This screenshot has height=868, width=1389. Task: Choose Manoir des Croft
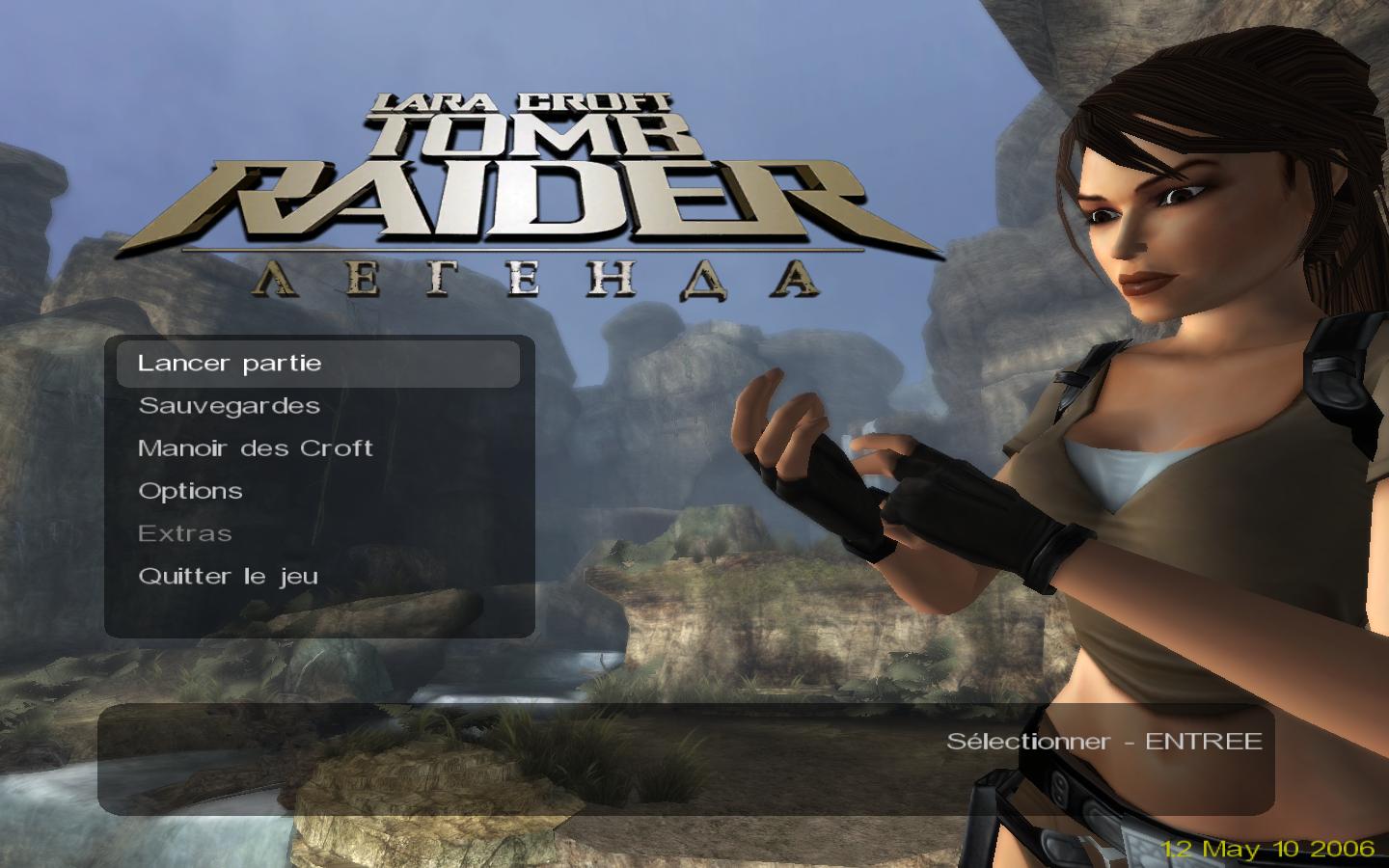click(256, 448)
